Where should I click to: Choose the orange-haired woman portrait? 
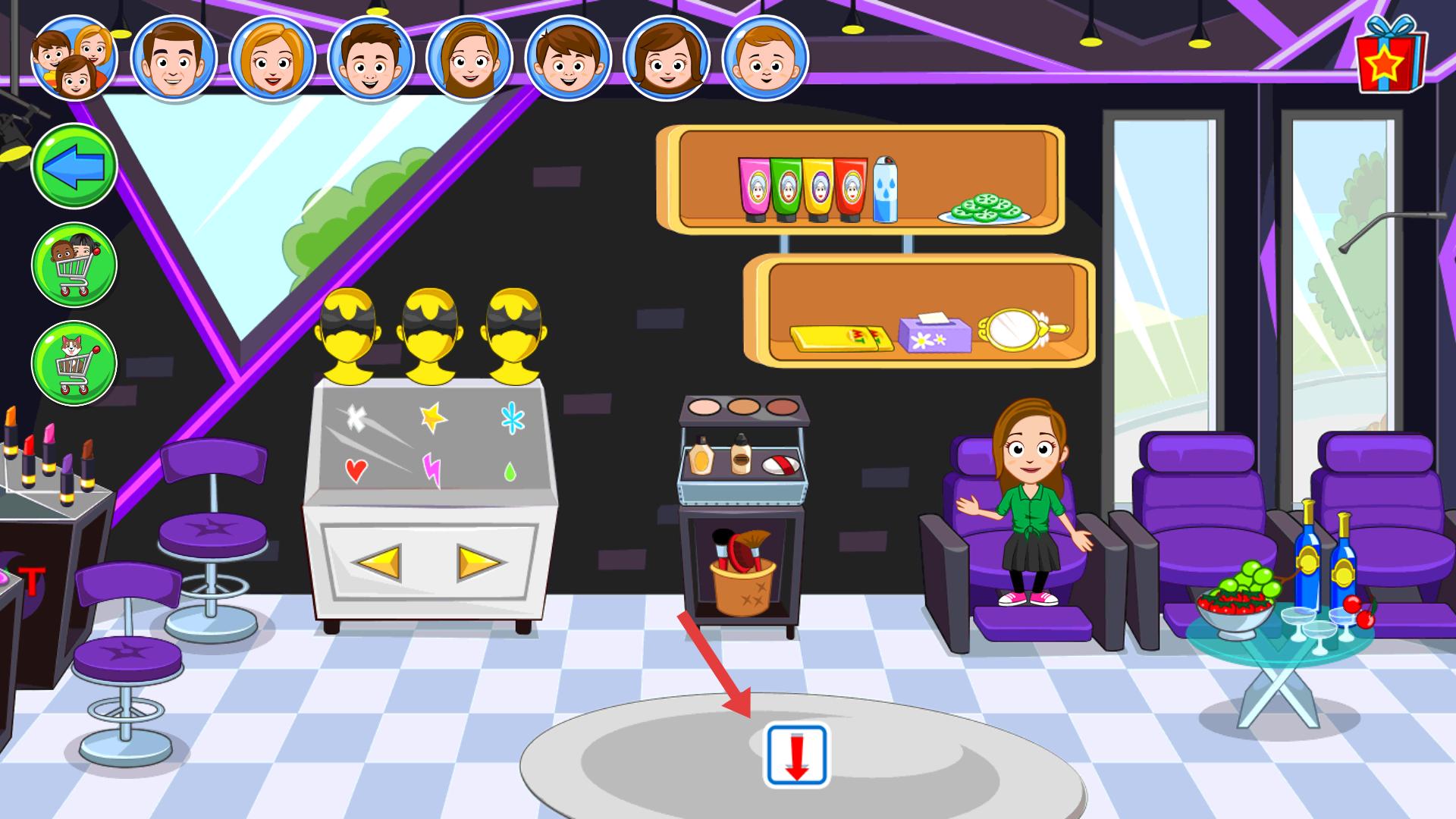click(272, 59)
